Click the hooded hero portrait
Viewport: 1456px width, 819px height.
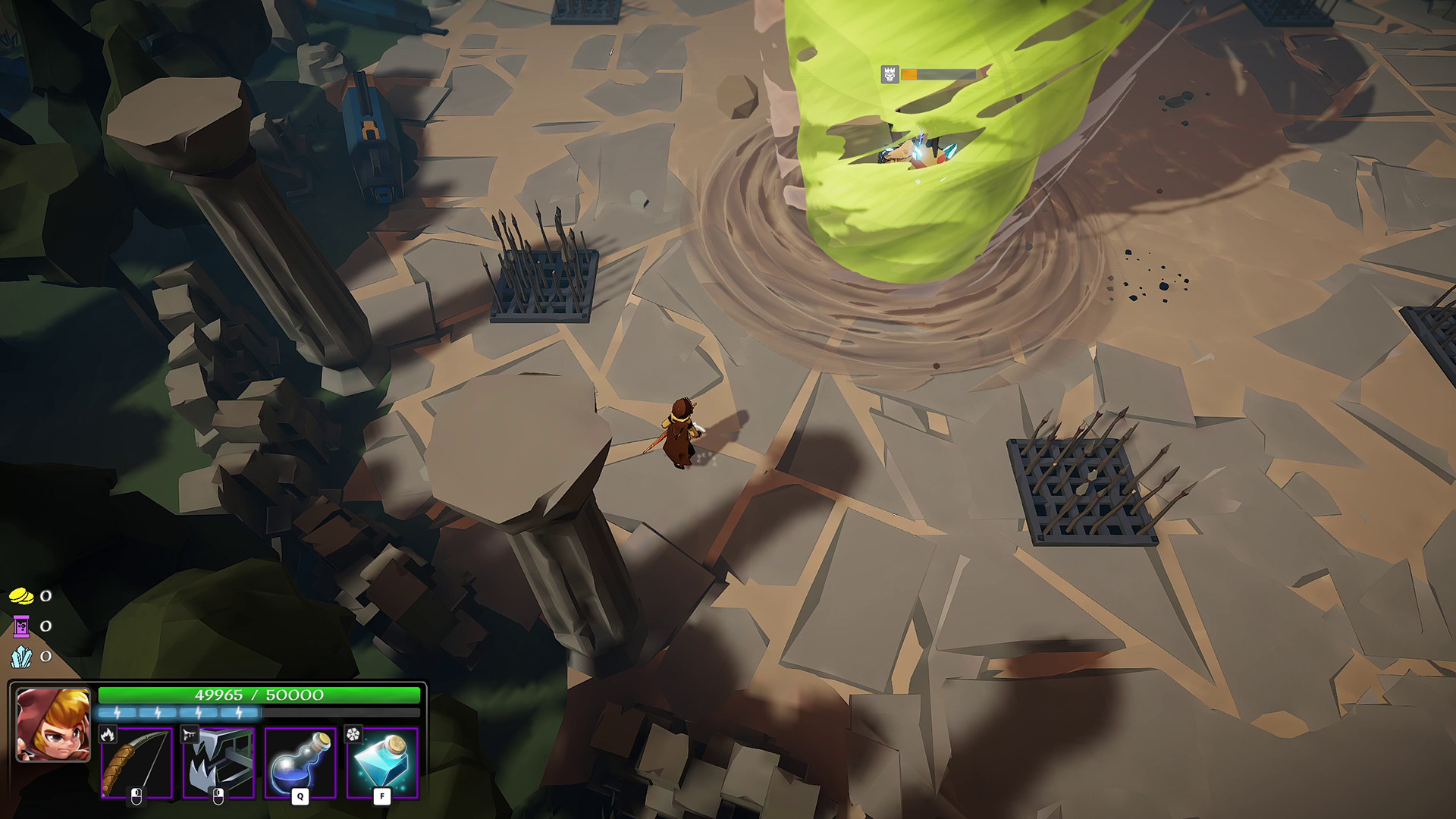click(x=53, y=724)
